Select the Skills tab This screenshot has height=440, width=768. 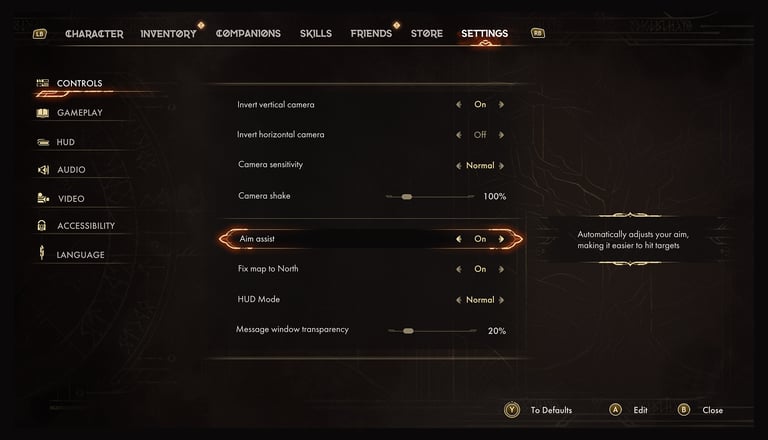[316, 34]
